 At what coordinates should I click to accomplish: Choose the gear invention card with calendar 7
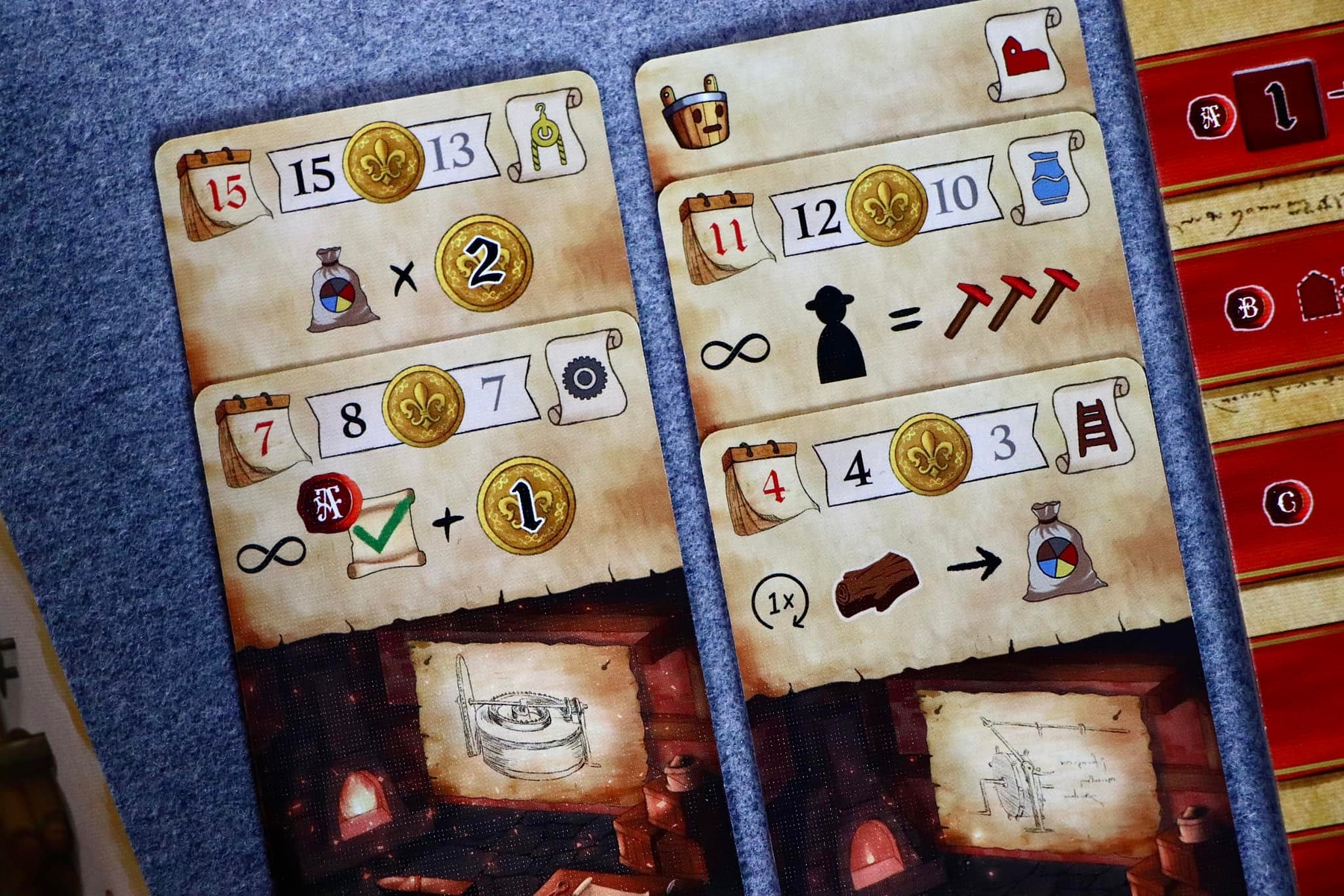click(448, 485)
